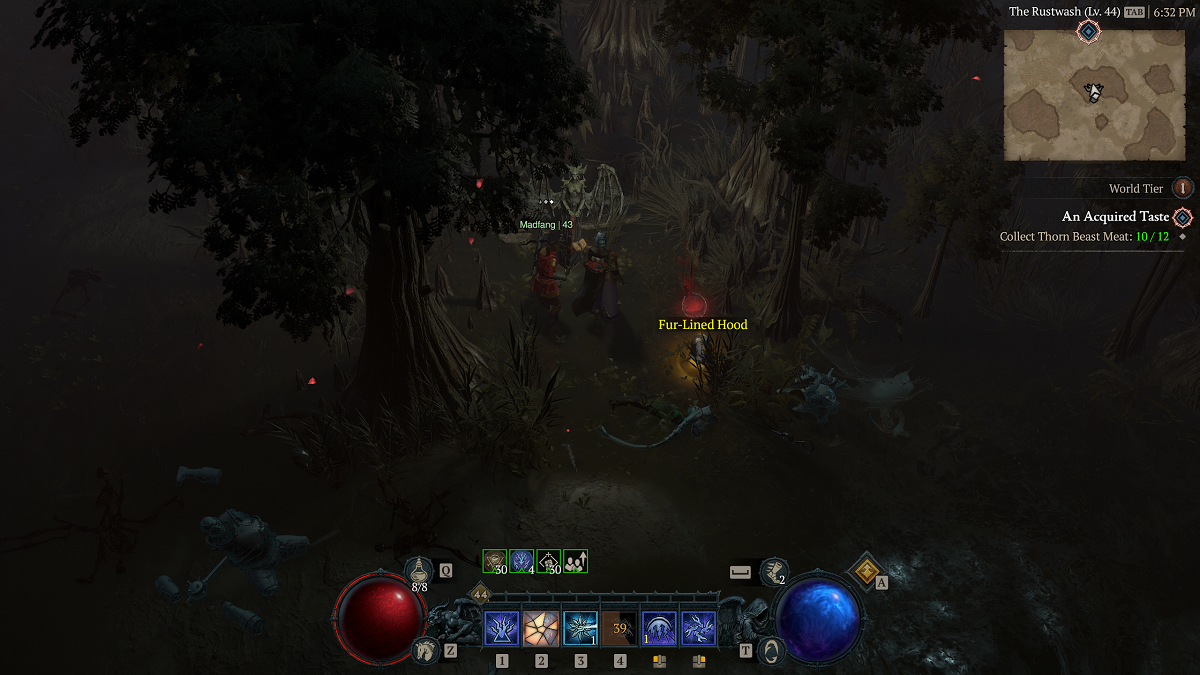Inspect the blue buff icon showing 4
The image size is (1200, 675).
click(522, 561)
